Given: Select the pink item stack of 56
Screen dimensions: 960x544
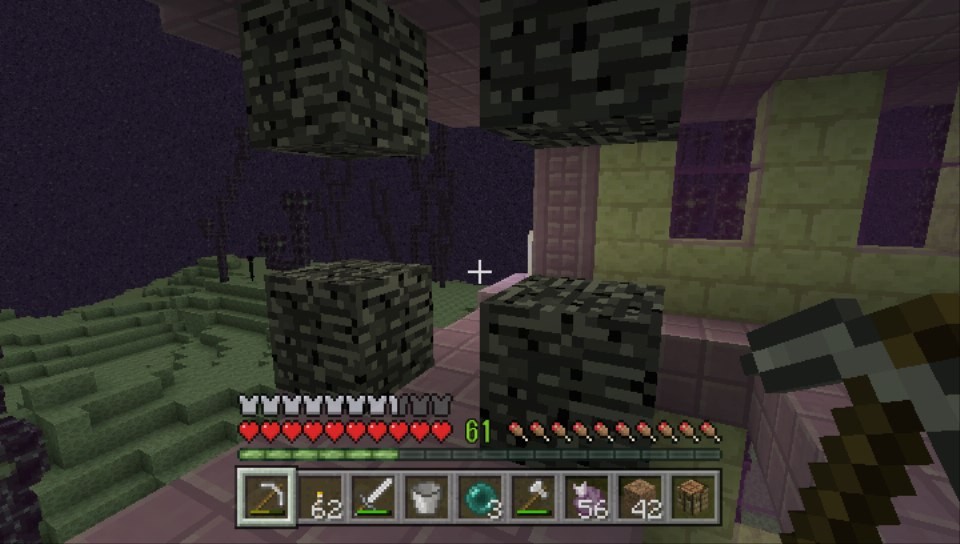Looking at the screenshot, I should (x=585, y=497).
